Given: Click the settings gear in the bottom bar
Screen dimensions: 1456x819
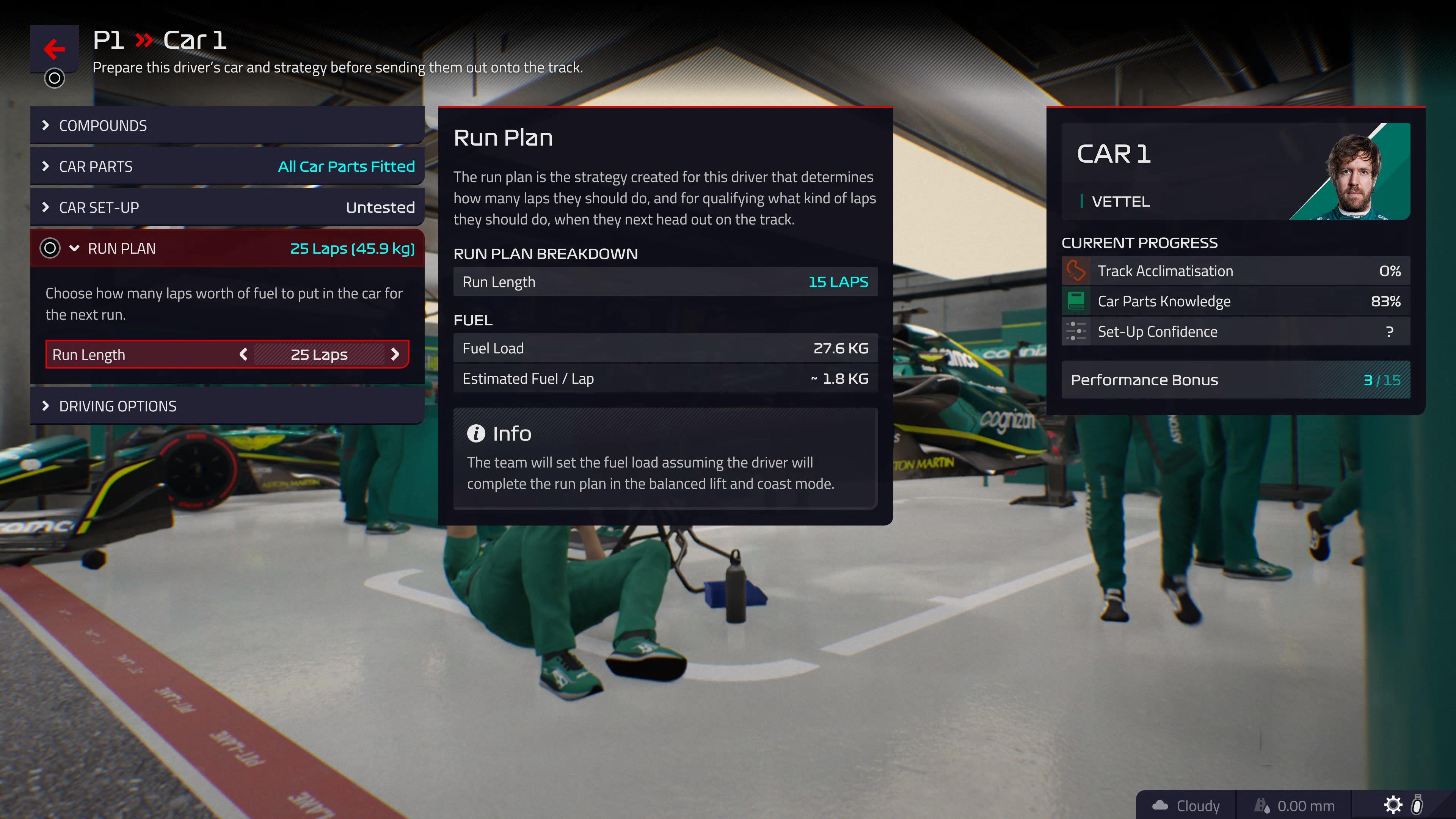Looking at the screenshot, I should (1394, 805).
